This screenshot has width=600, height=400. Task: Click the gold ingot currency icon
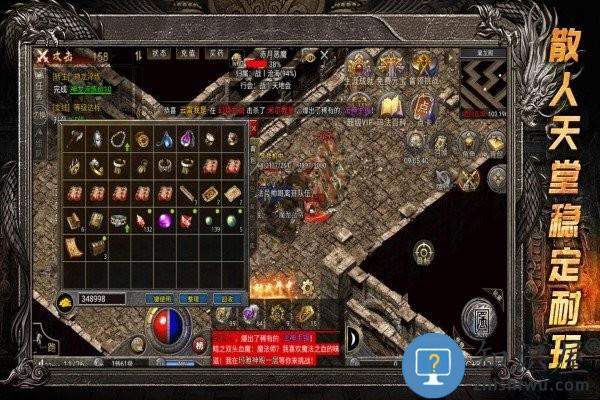tap(64, 298)
